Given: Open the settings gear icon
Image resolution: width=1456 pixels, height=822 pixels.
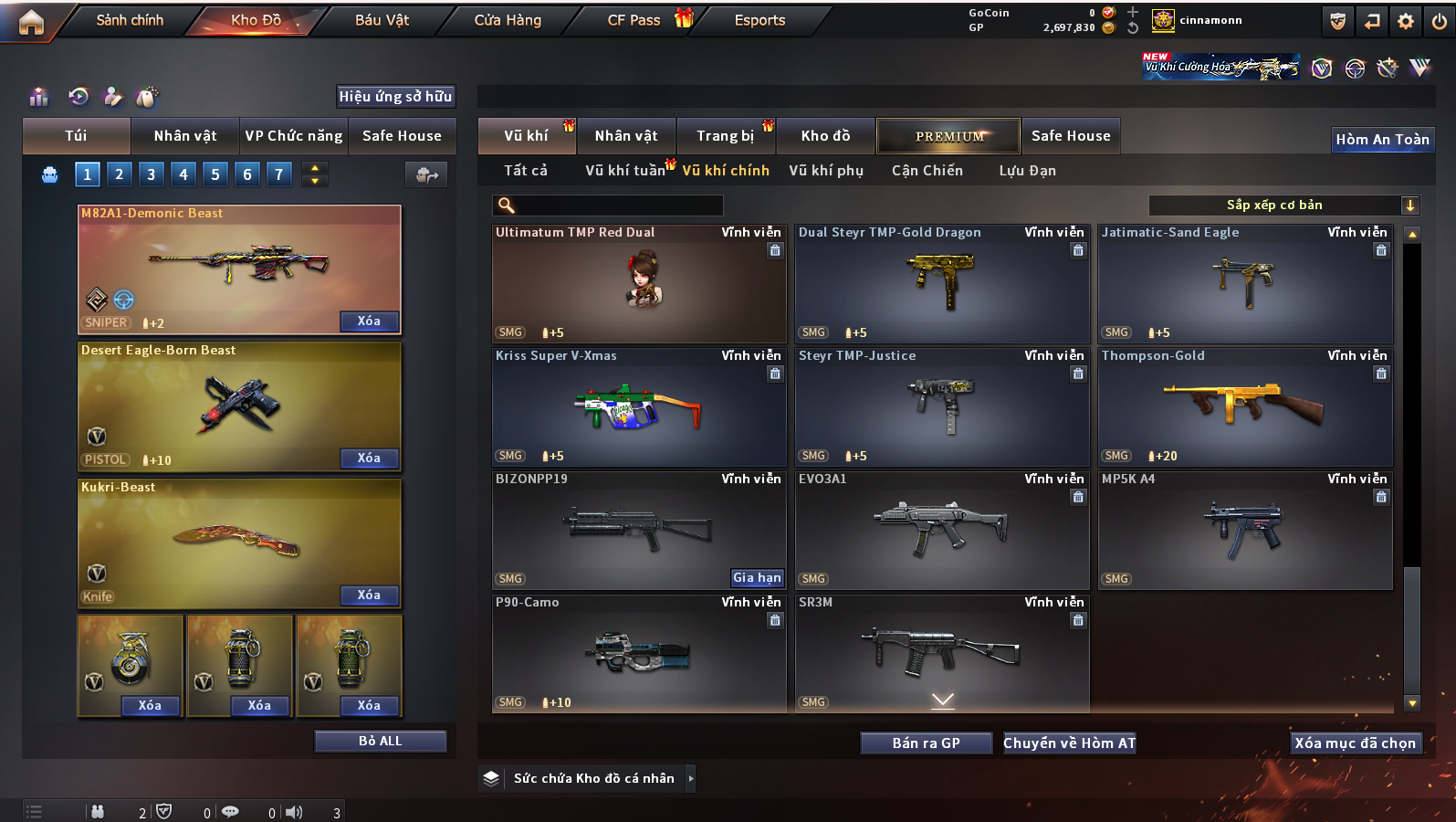Looking at the screenshot, I should click(x=1406, y=21).
